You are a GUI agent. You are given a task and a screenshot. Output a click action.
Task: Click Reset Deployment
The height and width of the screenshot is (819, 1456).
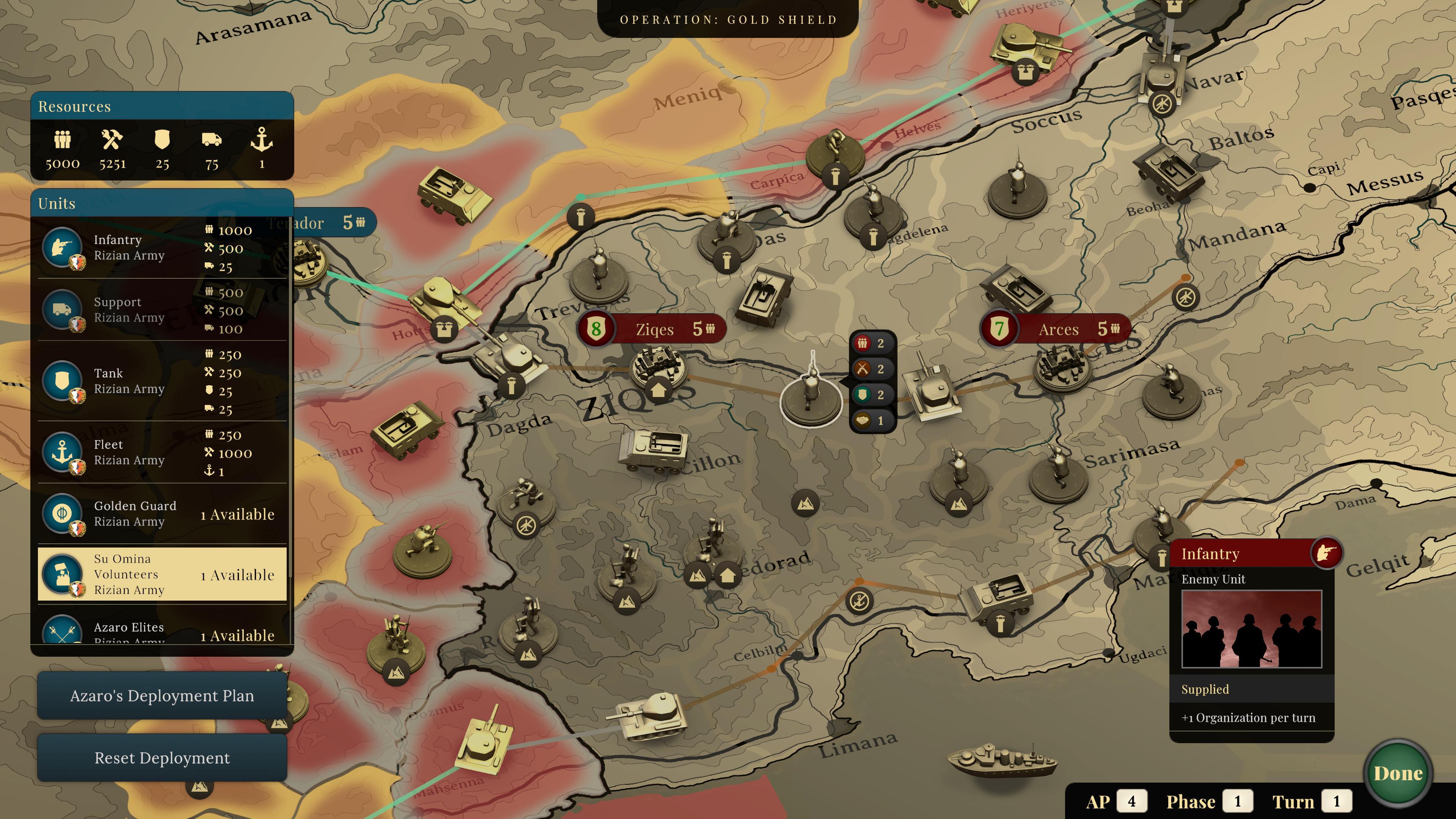coord(162,758)
